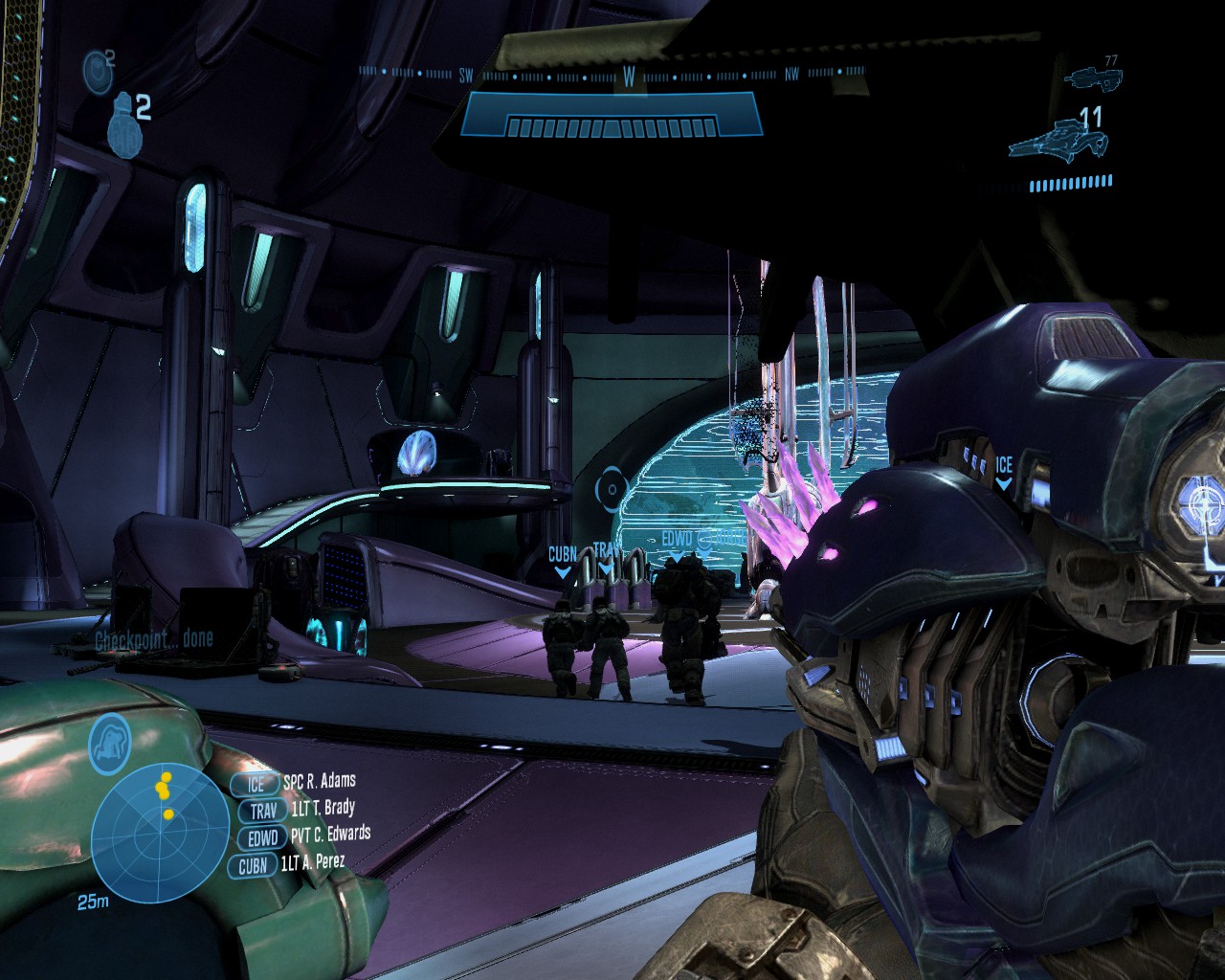Viewport: 1225px width, 980px height.
Task: Click the compass W heading marker
Action: click(x=629, y=78)
